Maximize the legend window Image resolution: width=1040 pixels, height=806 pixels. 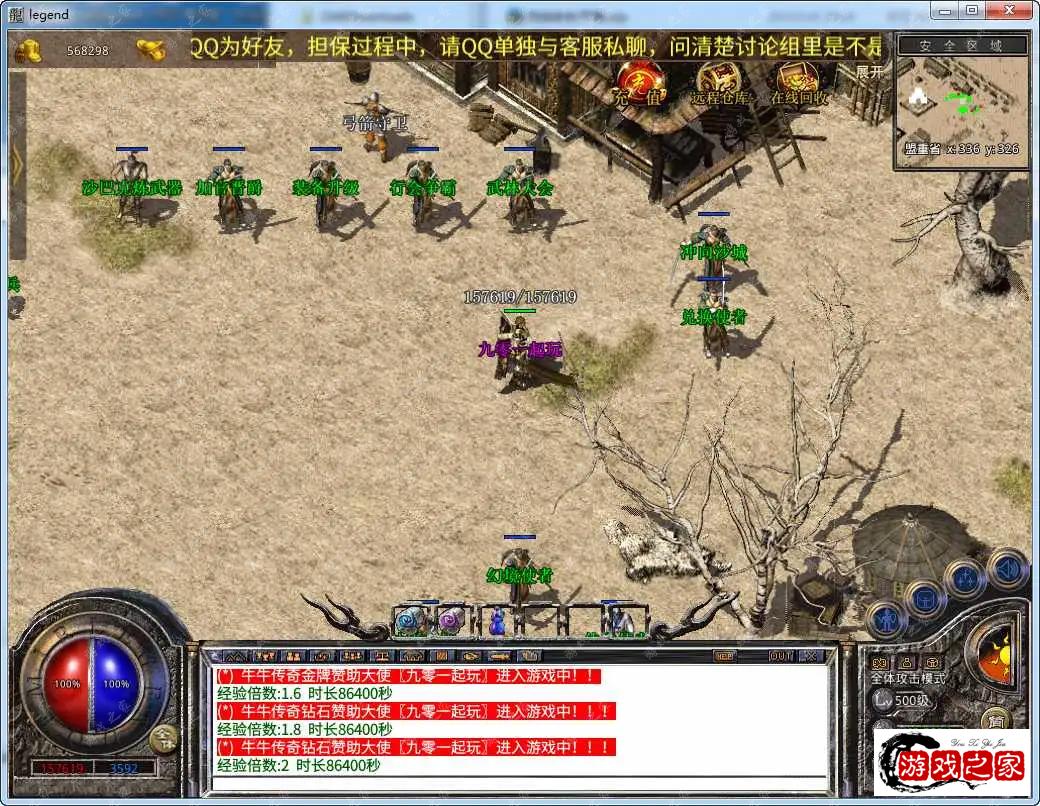click(972, 10)
